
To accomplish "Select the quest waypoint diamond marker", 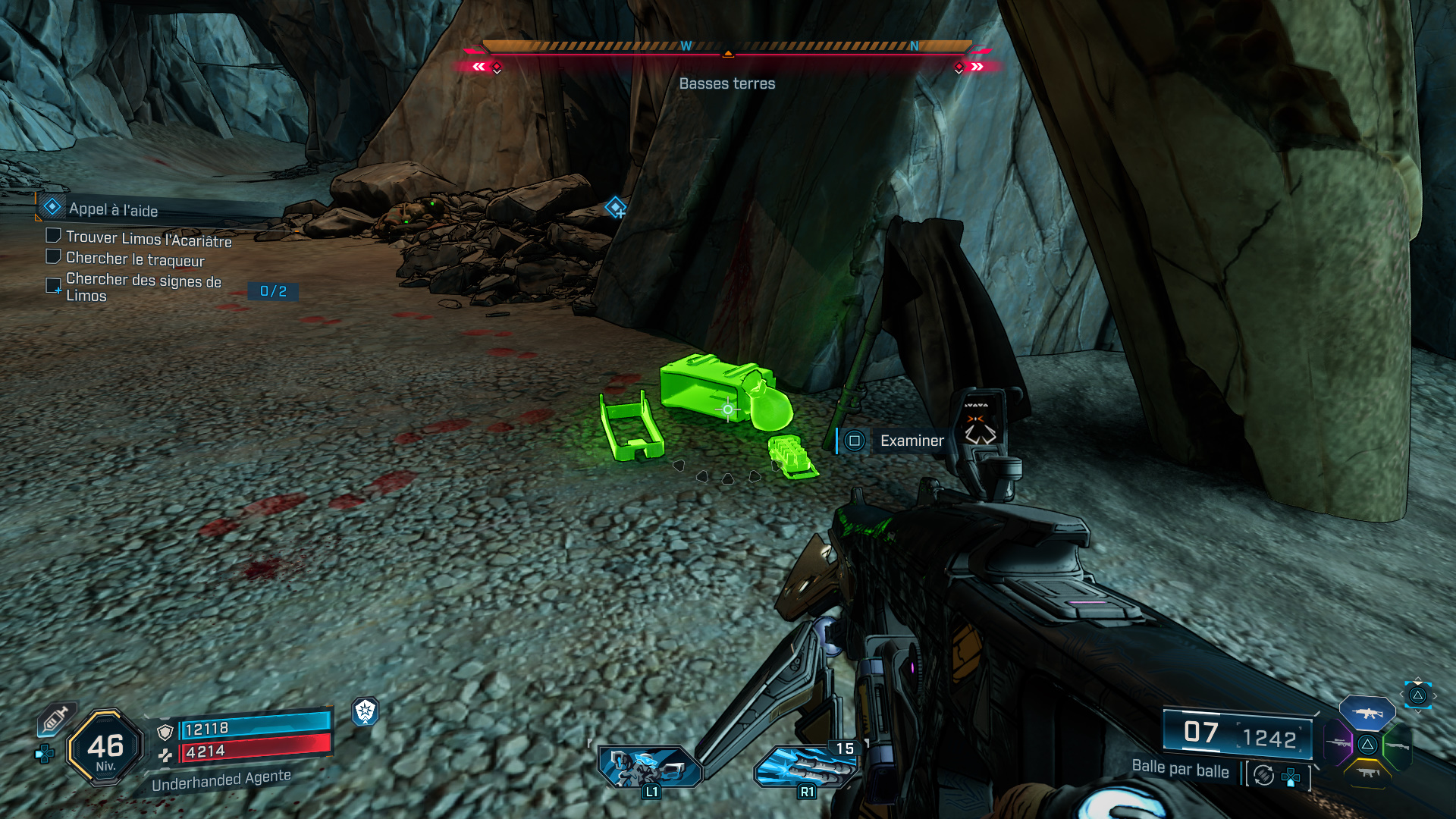I will [x=615, y=206].
